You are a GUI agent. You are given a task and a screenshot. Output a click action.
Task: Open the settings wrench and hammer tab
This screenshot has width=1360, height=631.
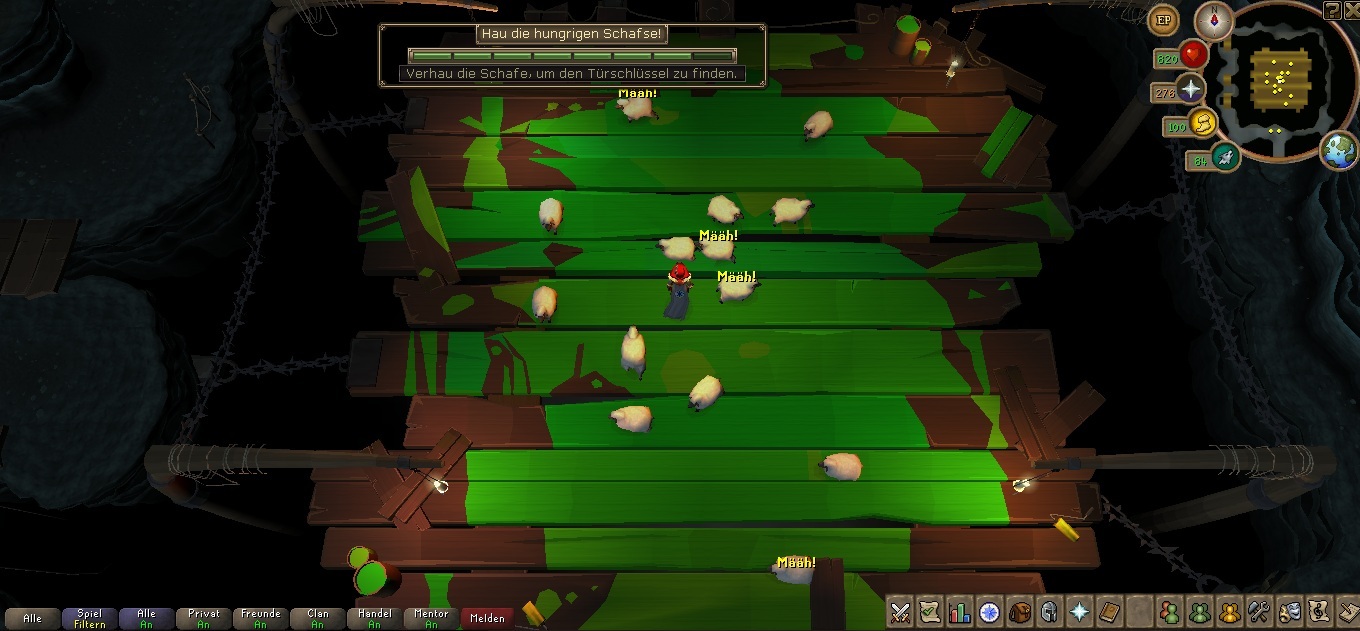click(x=1259, y=611)
